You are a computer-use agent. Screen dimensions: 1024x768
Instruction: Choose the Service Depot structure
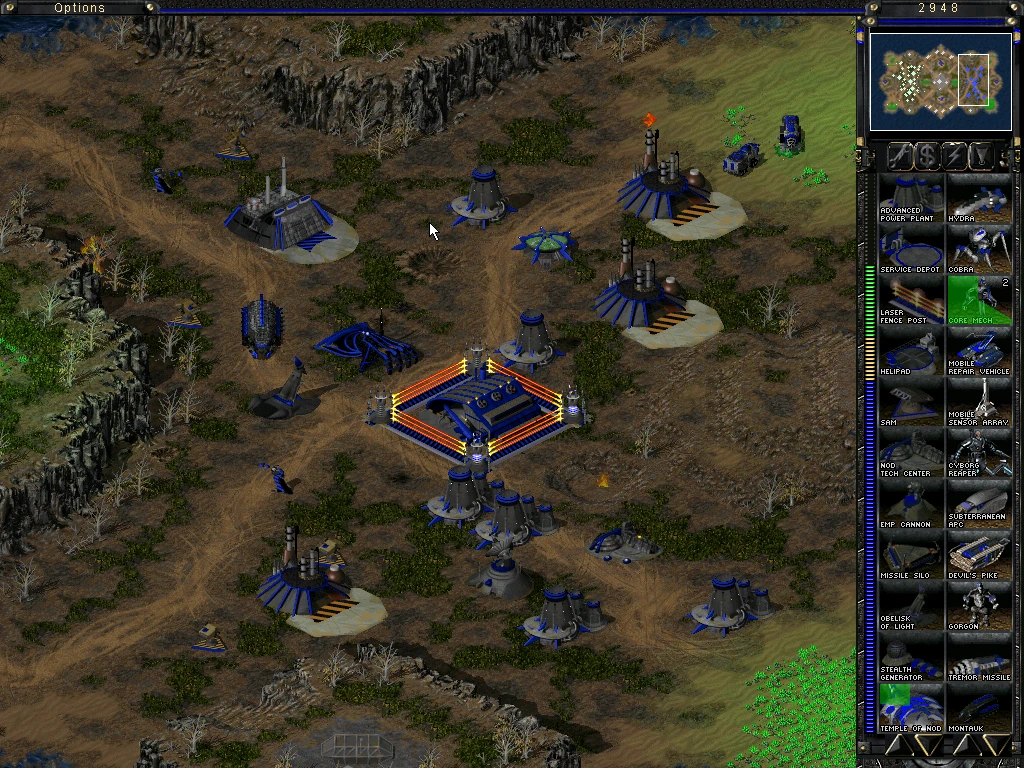tap(911, 249)
